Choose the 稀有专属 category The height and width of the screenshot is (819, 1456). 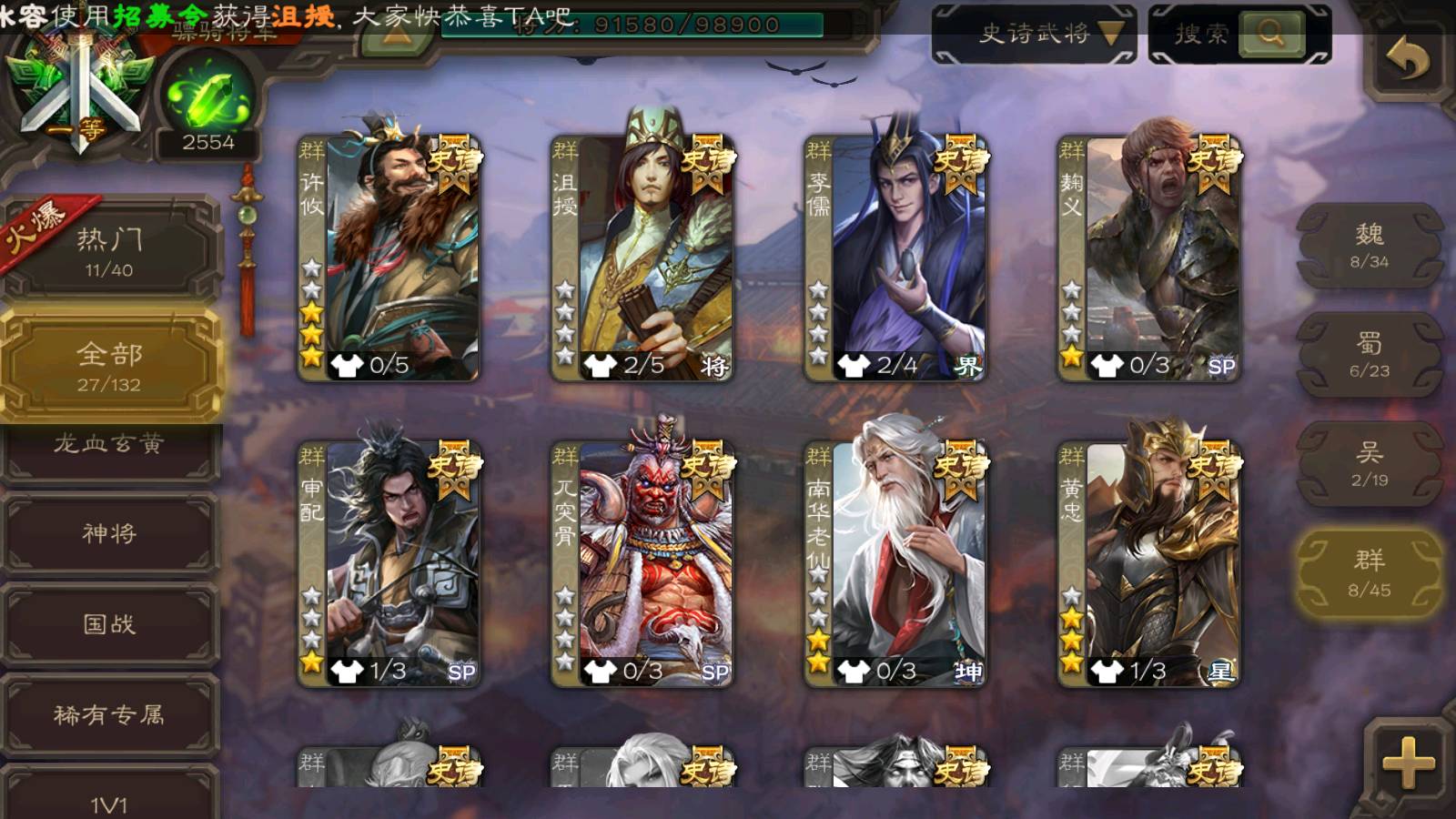109,715
